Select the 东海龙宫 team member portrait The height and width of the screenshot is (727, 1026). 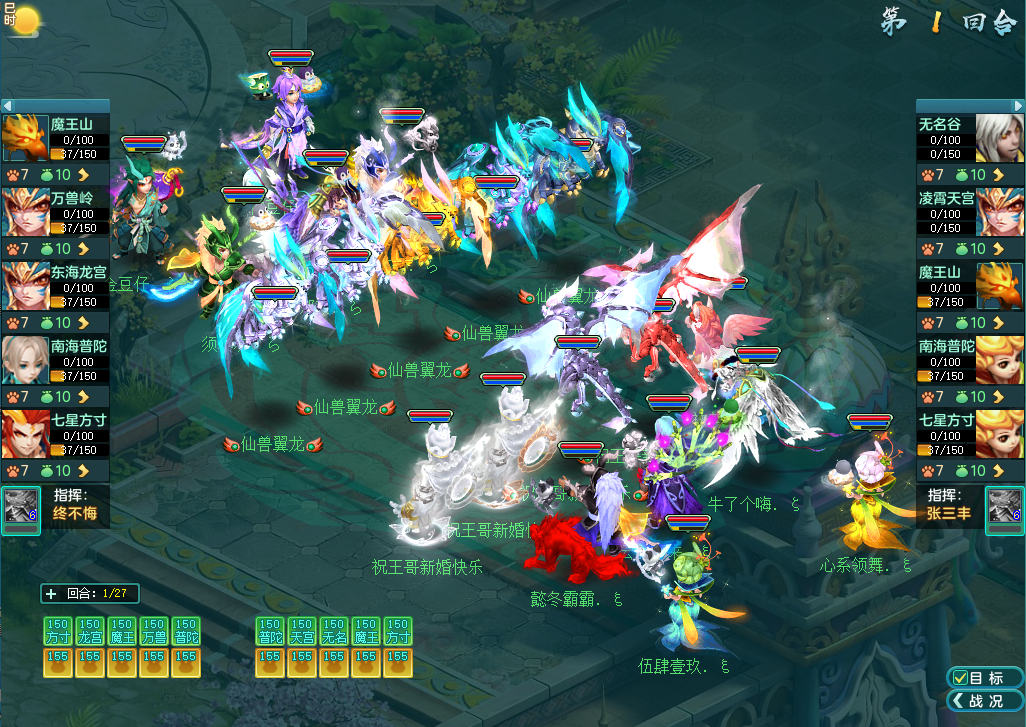coord(25,285)
